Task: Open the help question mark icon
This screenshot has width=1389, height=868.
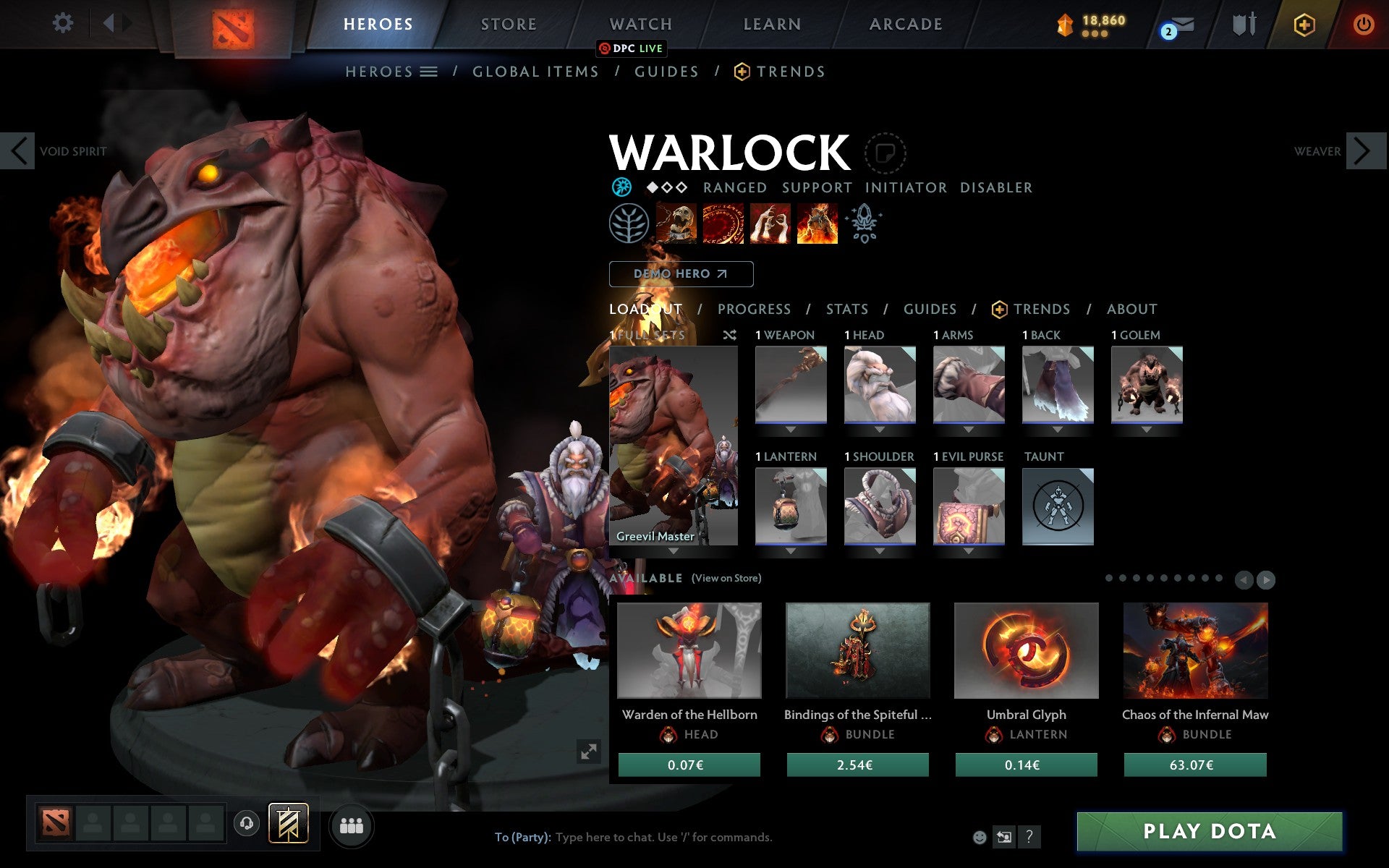Action: point(1028,838)
